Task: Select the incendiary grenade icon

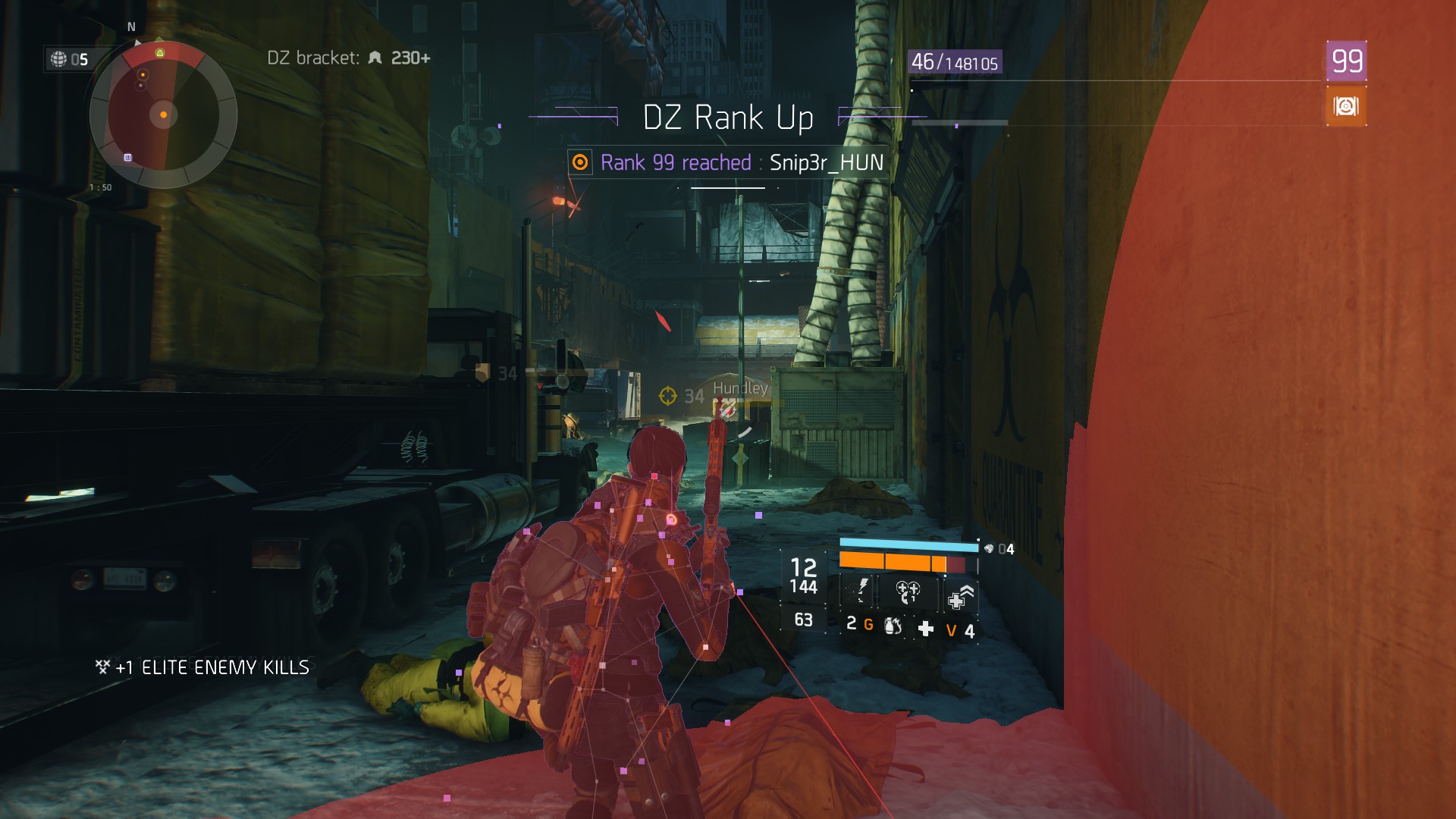Action: click(893, 626)
